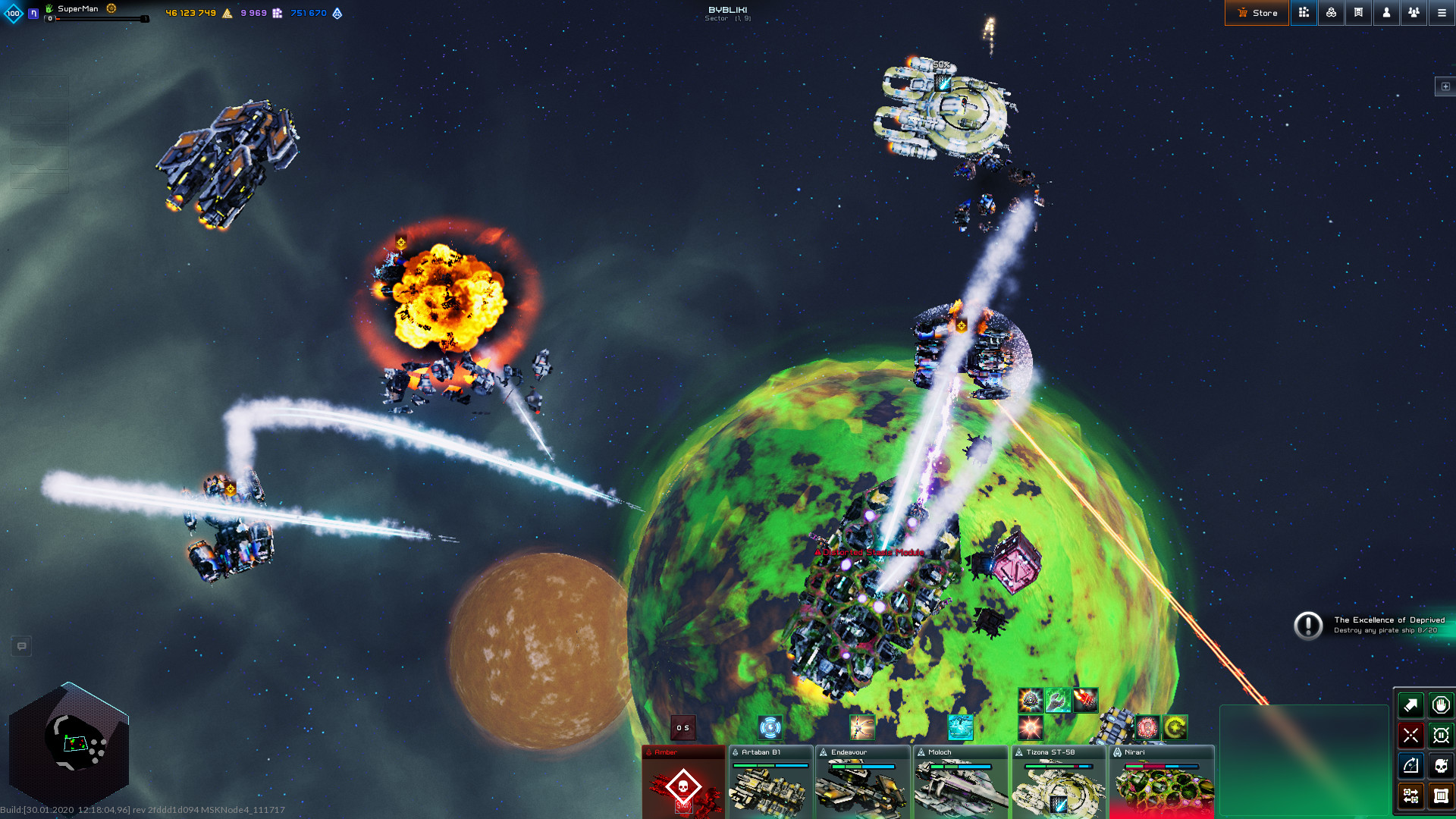The height and width of the screenshot is (819, 1456).
Task: Click the plus expander below the top-right menu
Action: coord(1445,86)
